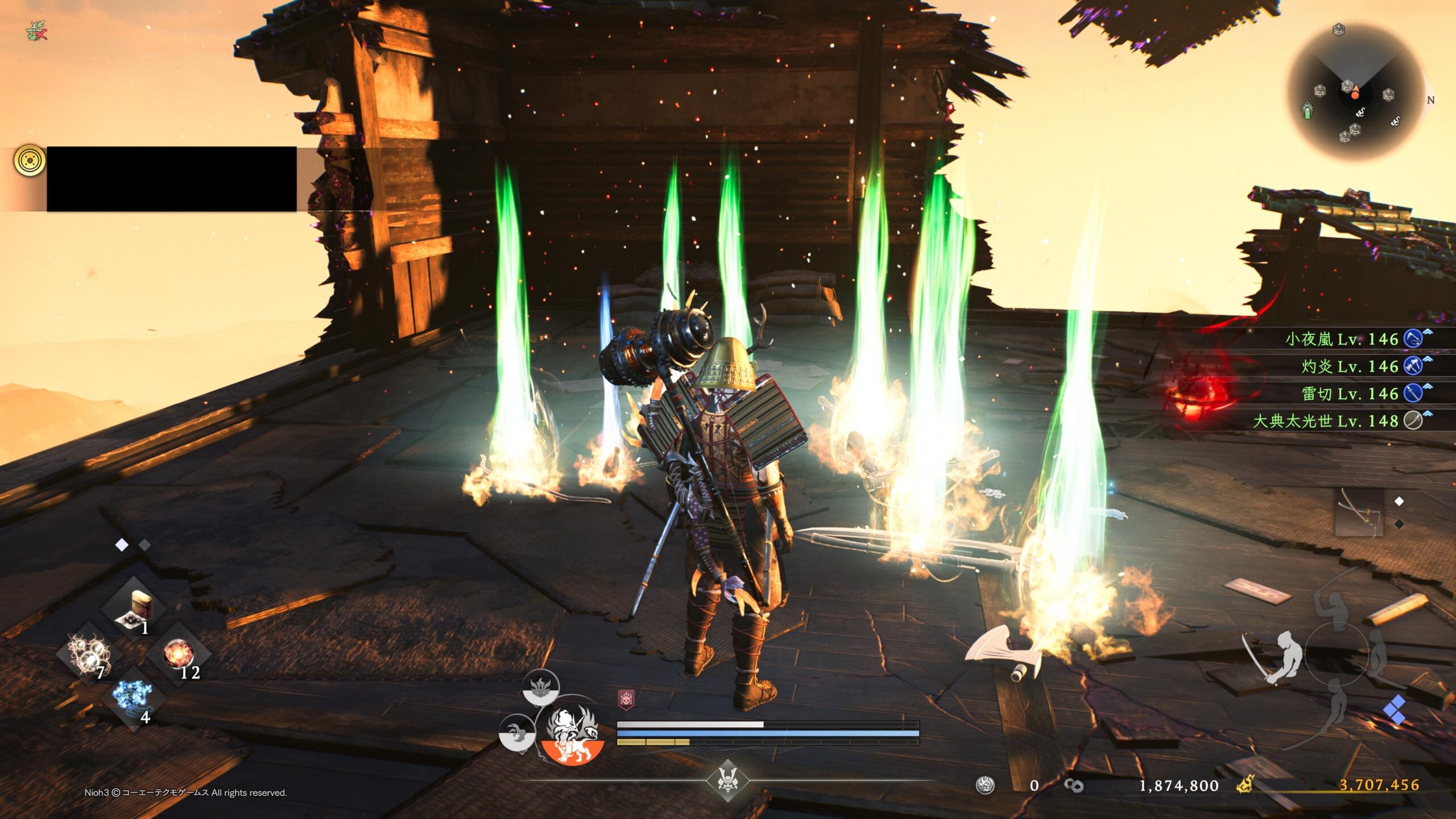This screenshot has width=1456, height=819.
Task: Switch to the raised-sword high stance silhouette
Action: (x=1334, y=603)
